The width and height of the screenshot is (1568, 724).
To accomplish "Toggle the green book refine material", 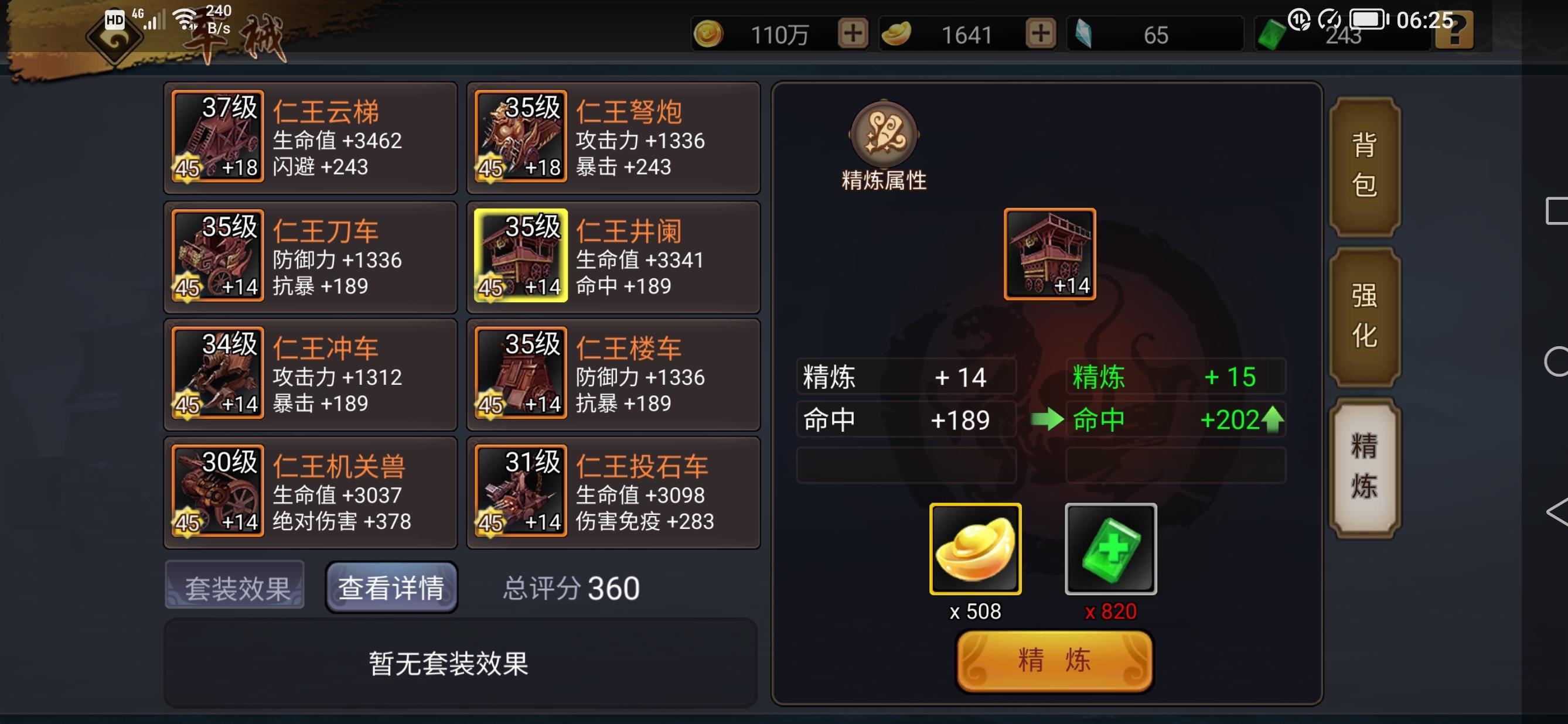I will pyautogui.click(x=1109, y=548).
